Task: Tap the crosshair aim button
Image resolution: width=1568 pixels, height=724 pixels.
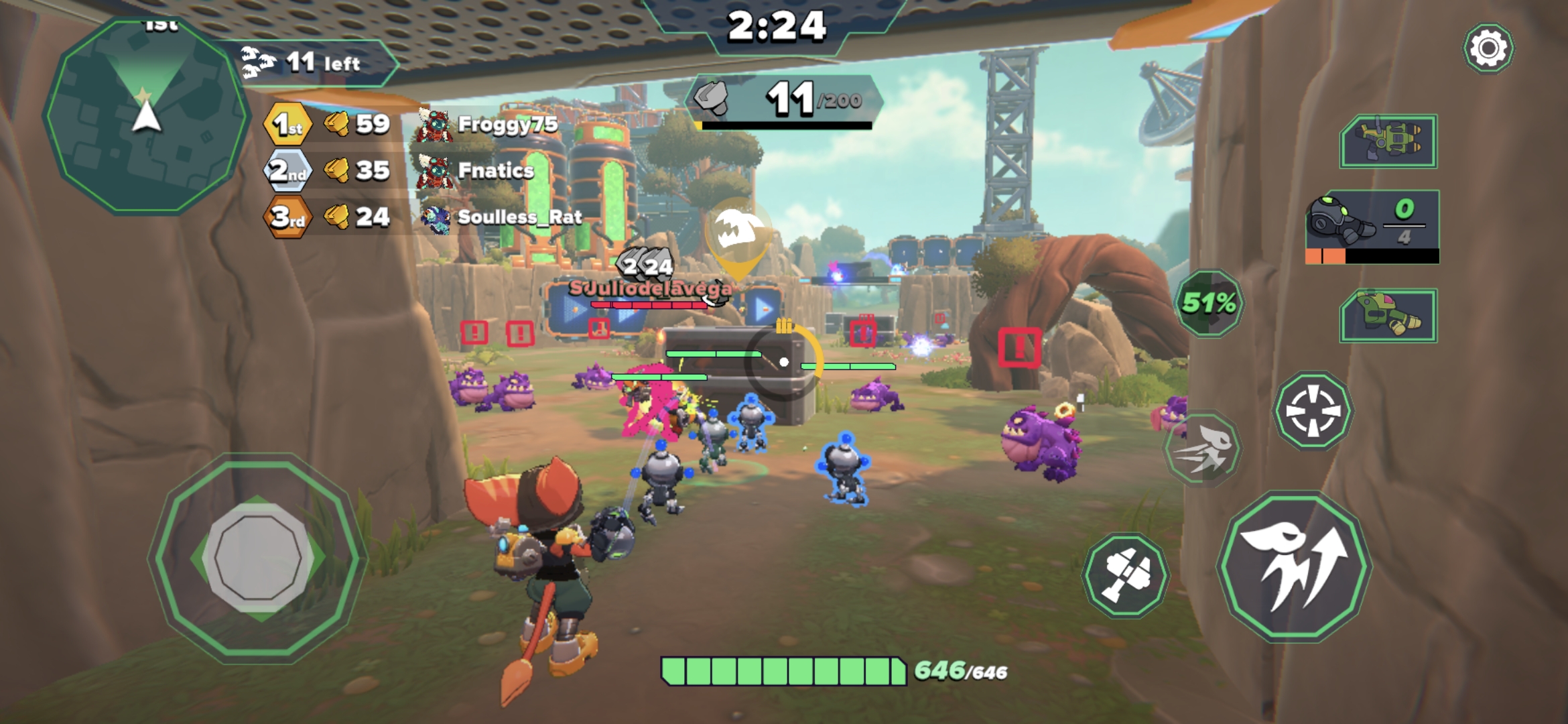Action: [1313, 410]
